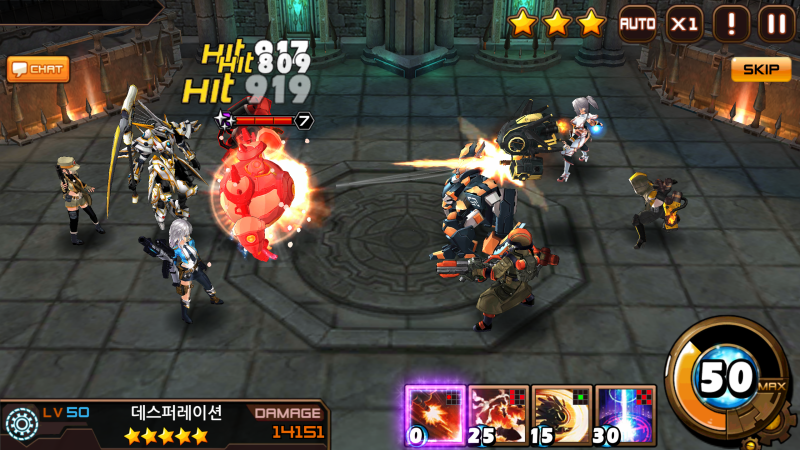This screenshot has width=800, height=450.
Task: Open the CHAT window
Action: pyautogui.click(x=38, y=69)
